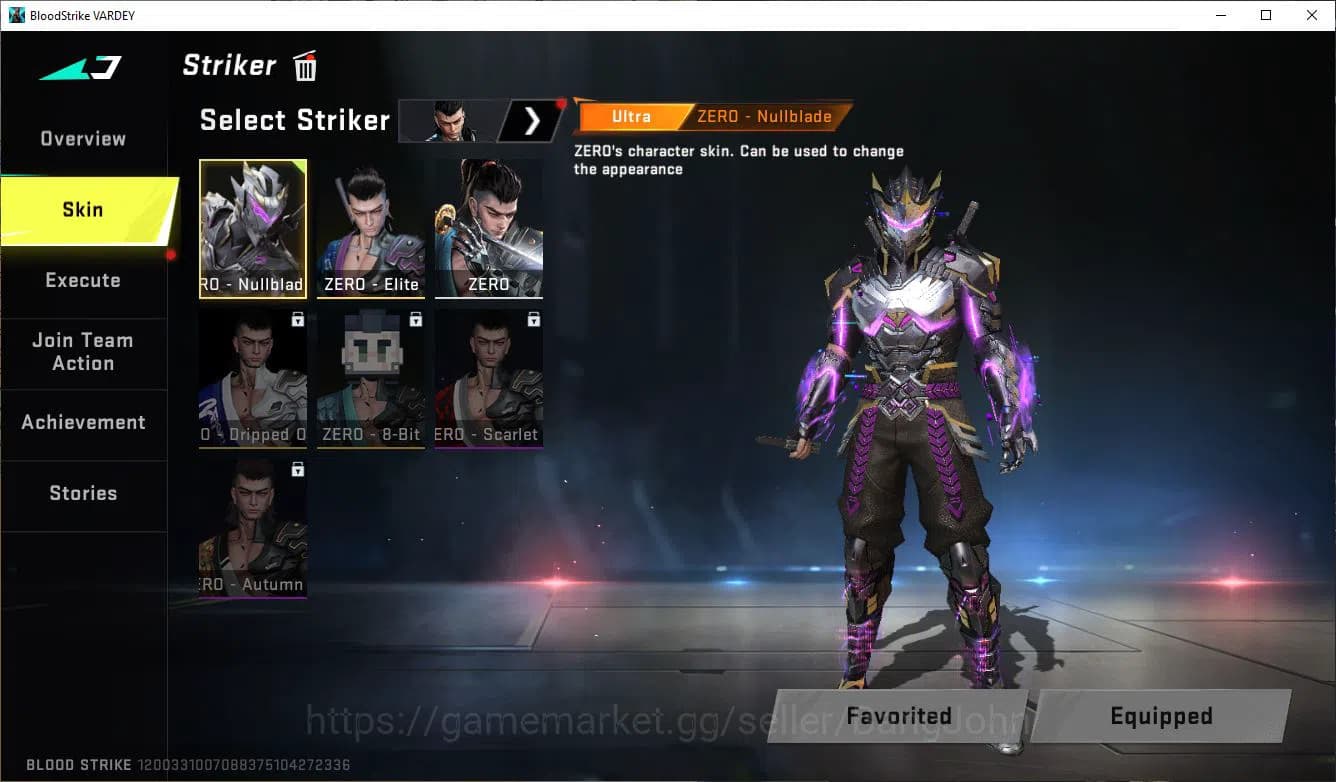
Task: Open the Achievement section
Action: pyautogui.click(x=83, y=422)
